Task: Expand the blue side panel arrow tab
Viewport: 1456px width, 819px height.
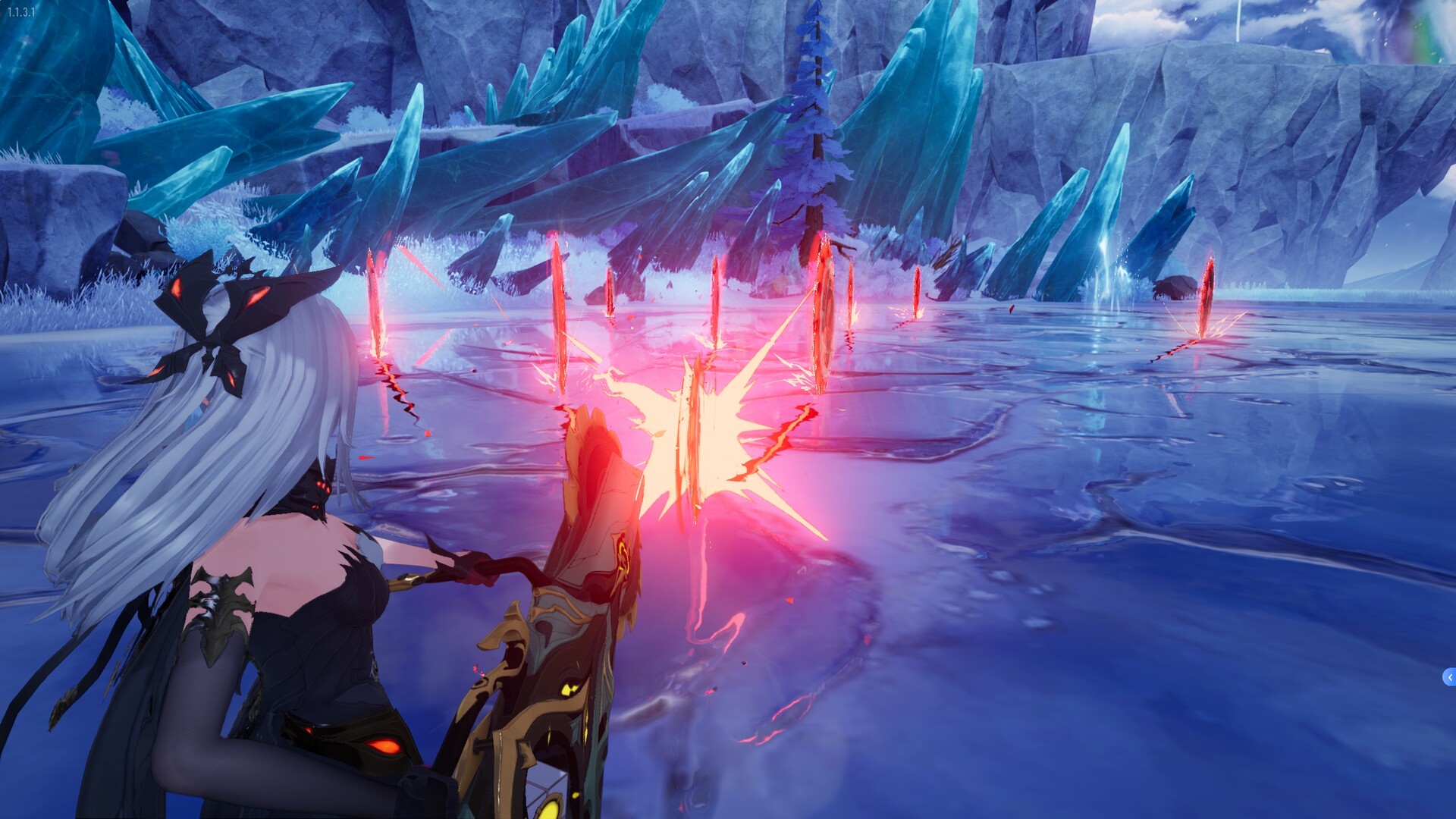Action: (1449, 677)
